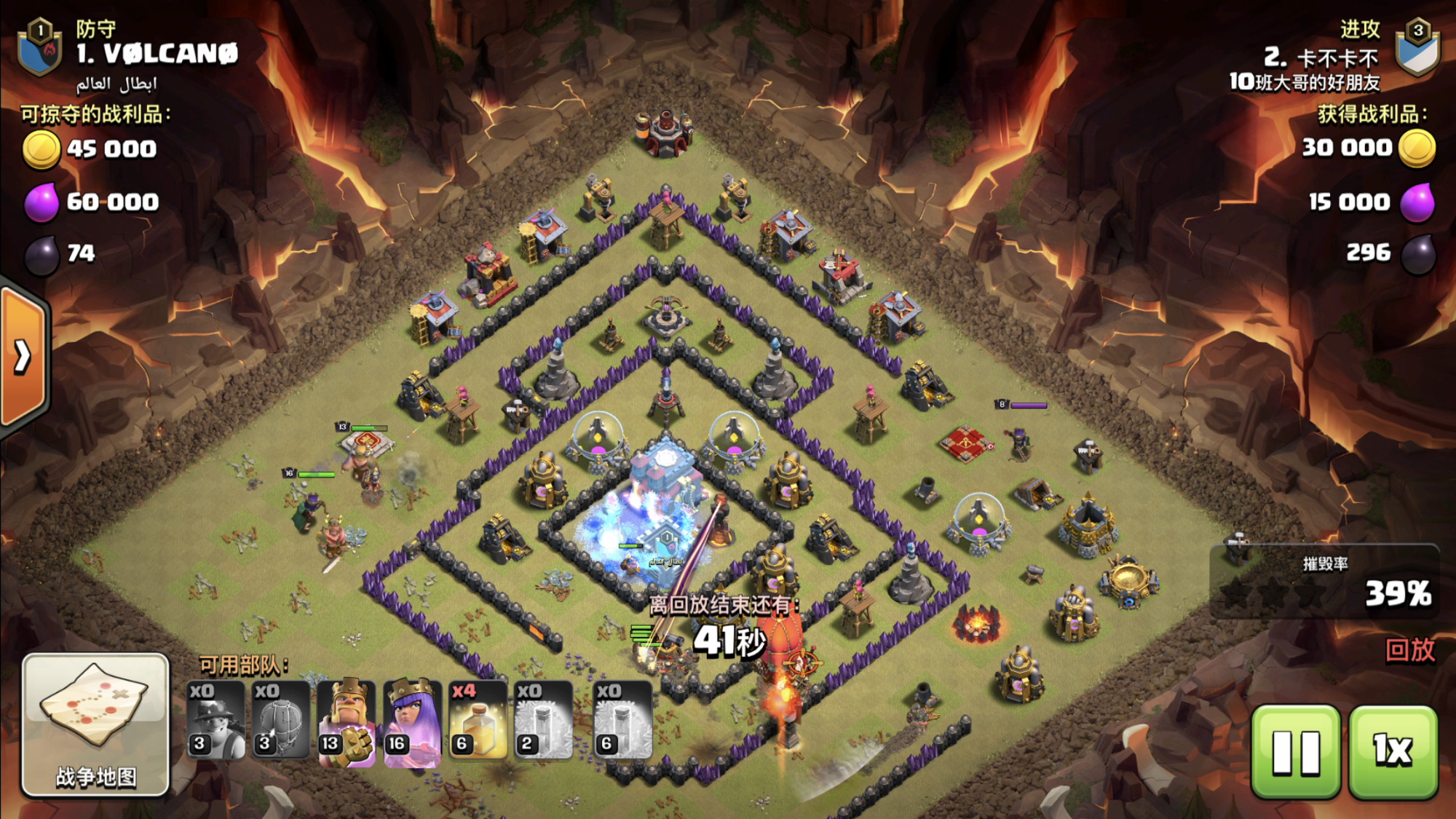1456x819 pixels.
Task: Change the 1x replay speed
Action: tap(1393, 751)
